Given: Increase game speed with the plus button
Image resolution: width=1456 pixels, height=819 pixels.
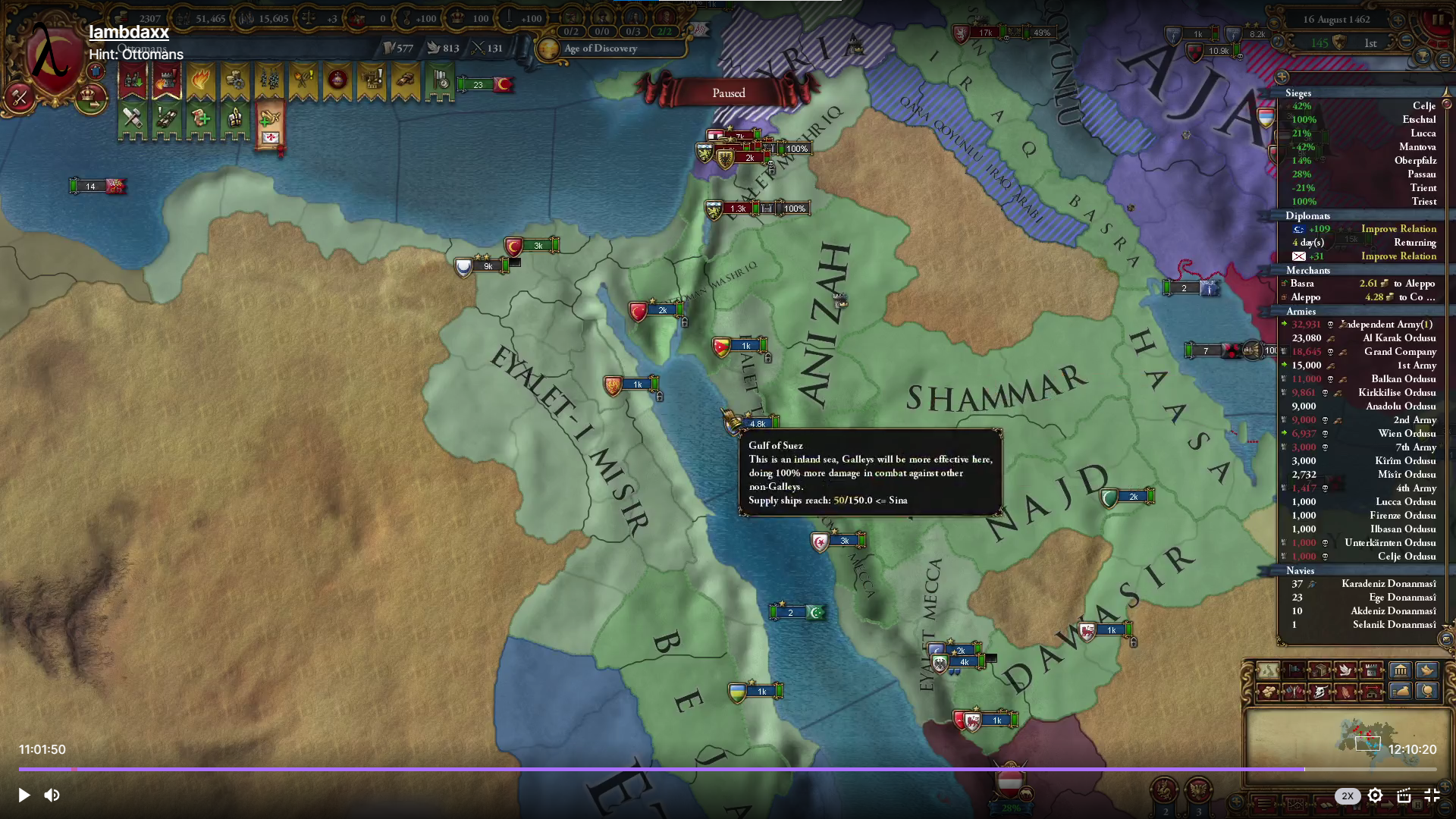Looking at the screenshot, I should (x=1398, y=20).
